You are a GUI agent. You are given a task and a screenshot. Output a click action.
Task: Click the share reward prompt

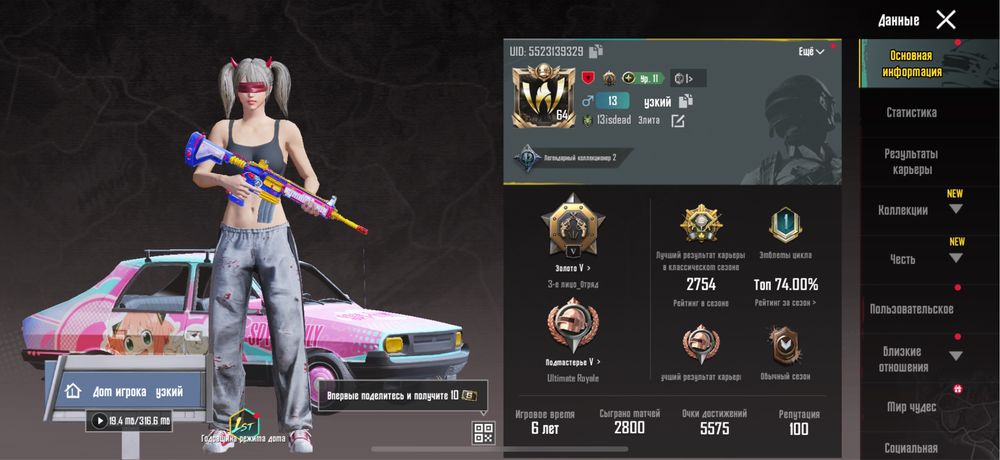pyautogui.click(x=402, y=395)
